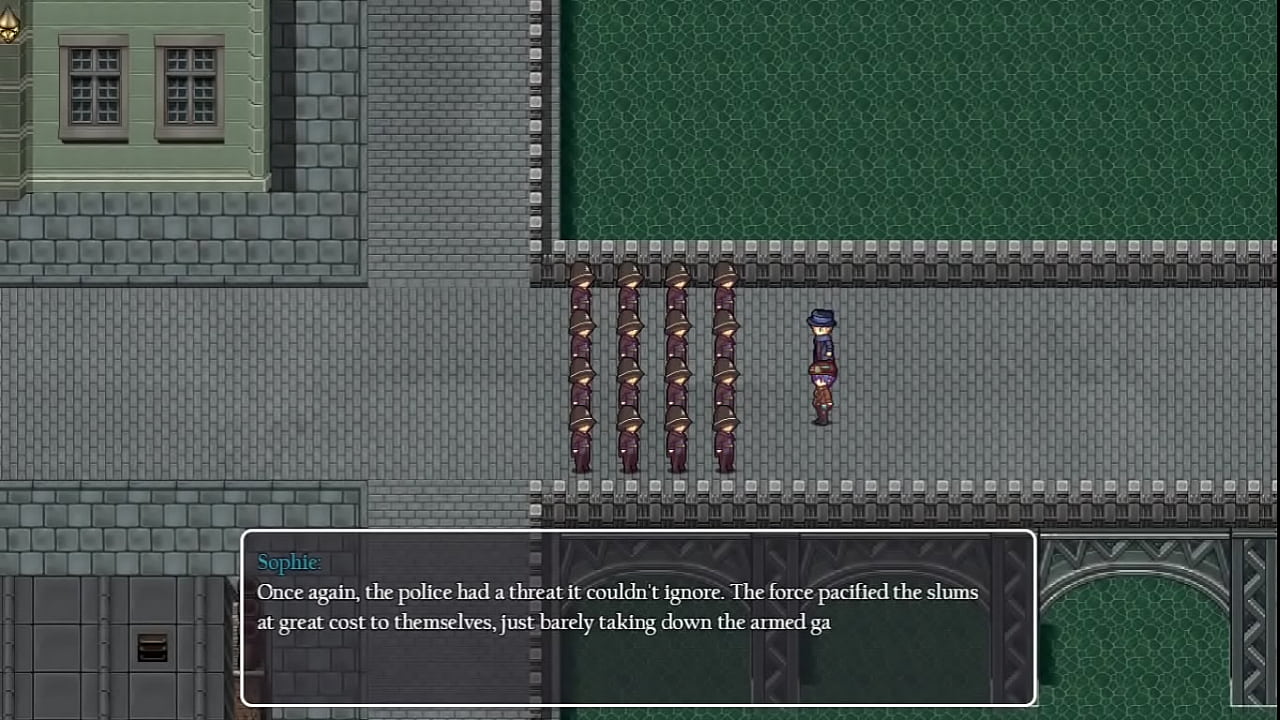Screen dimensions: 1280x720
Task: Click the Sophie name label in the dialogue
Action: 288,562
